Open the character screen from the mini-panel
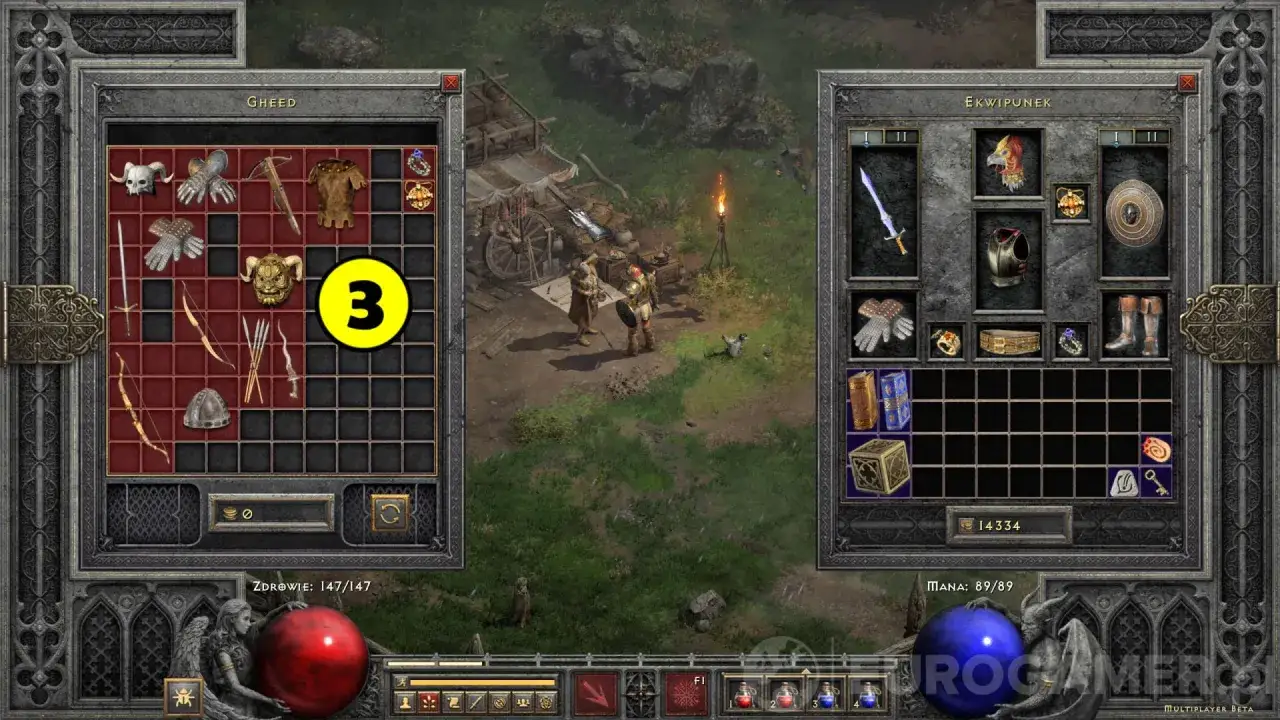 click(404, 701)
